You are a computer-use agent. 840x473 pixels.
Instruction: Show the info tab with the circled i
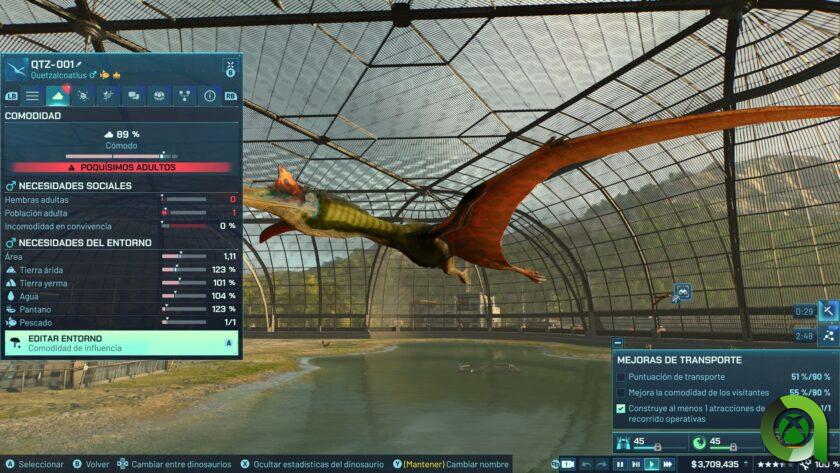pos(209,96)
